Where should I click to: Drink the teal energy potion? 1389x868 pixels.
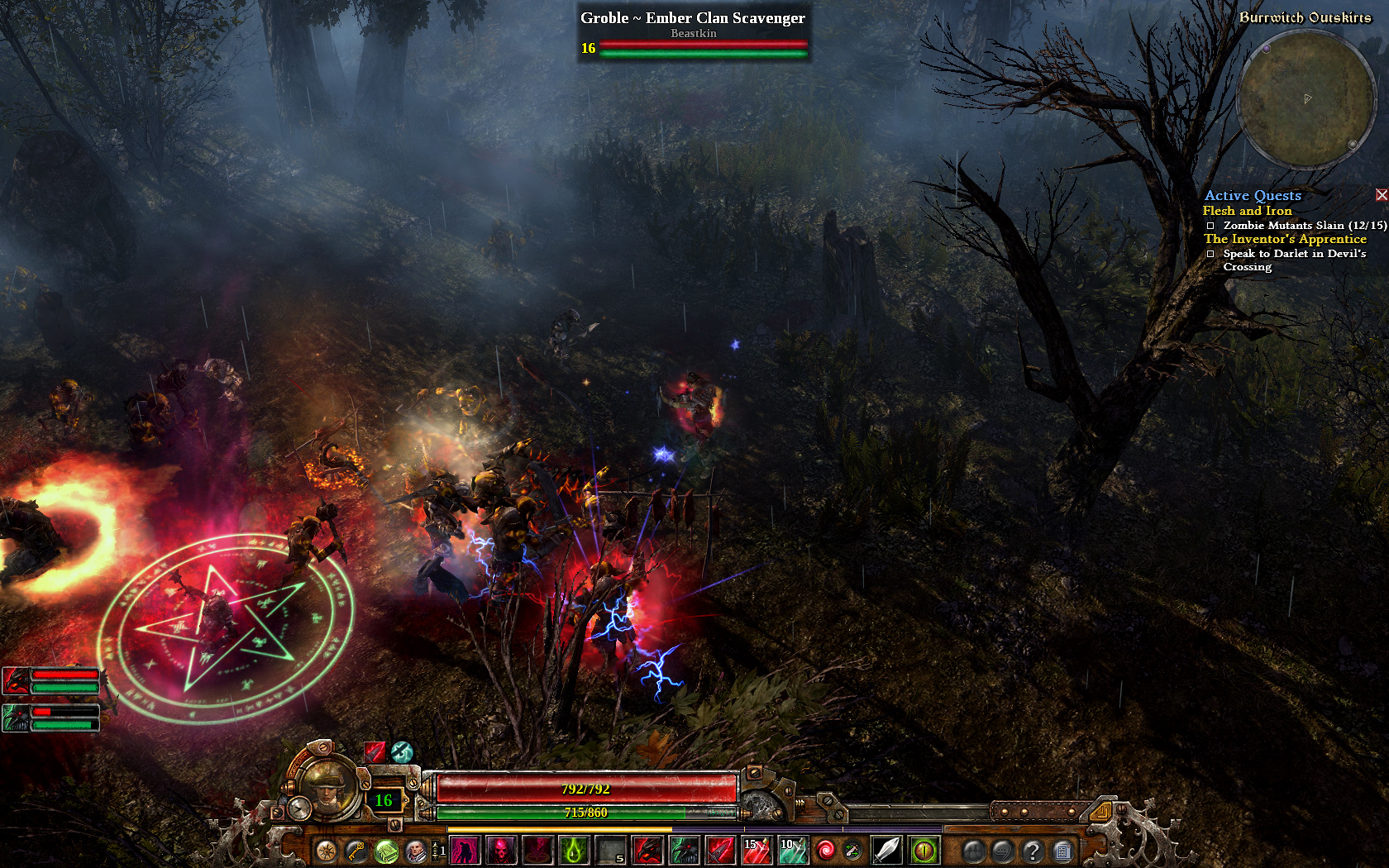click(x=793, y=850)
